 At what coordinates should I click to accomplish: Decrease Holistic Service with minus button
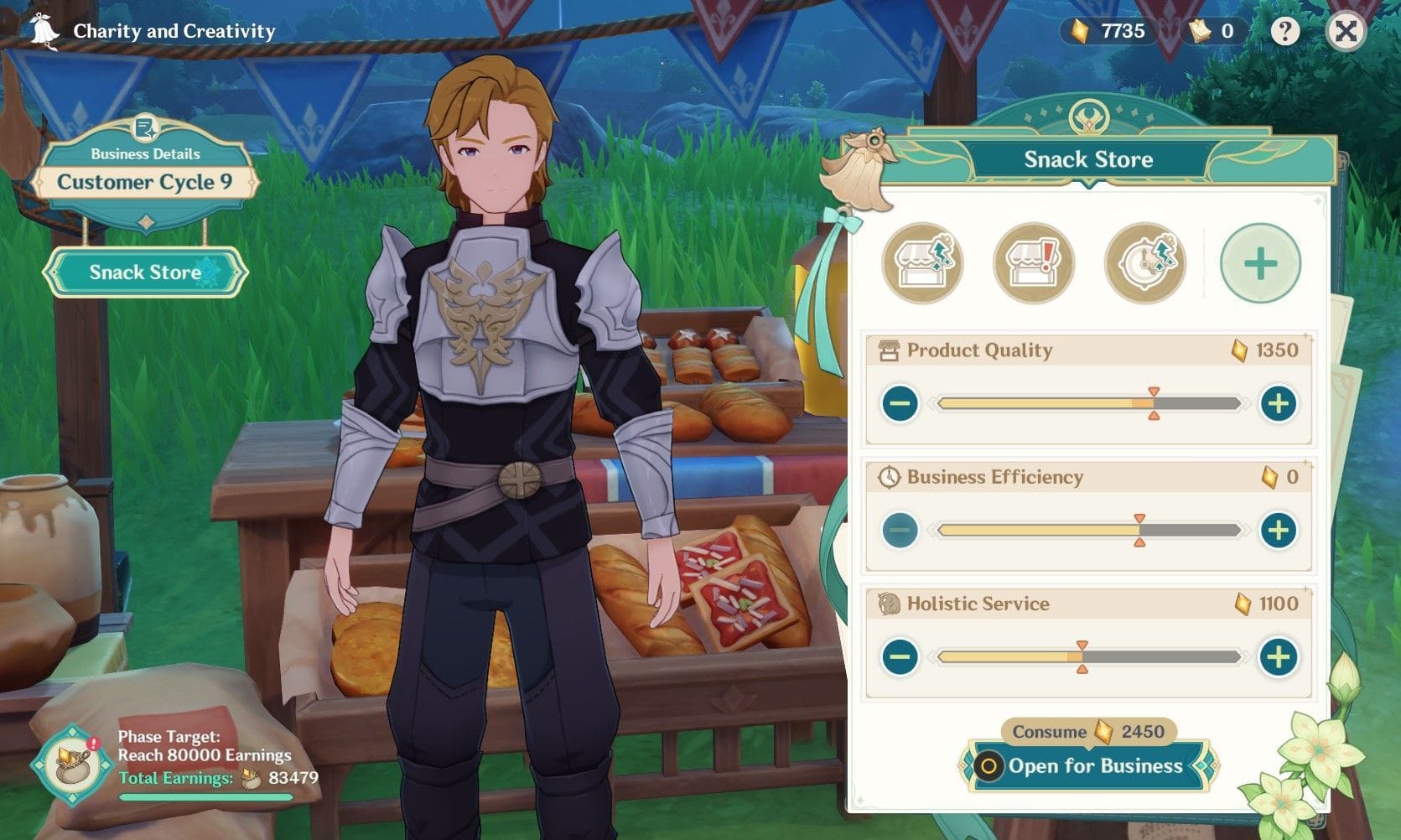(900, 657)
